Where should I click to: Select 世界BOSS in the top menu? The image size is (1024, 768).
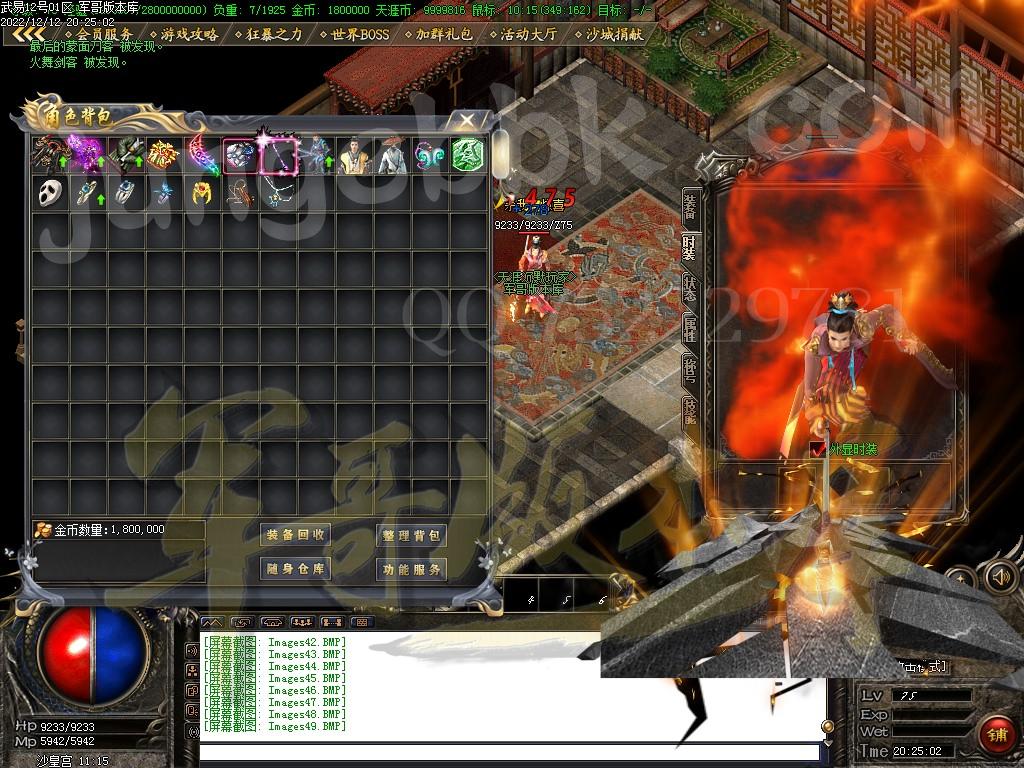[x=355, y=34]
